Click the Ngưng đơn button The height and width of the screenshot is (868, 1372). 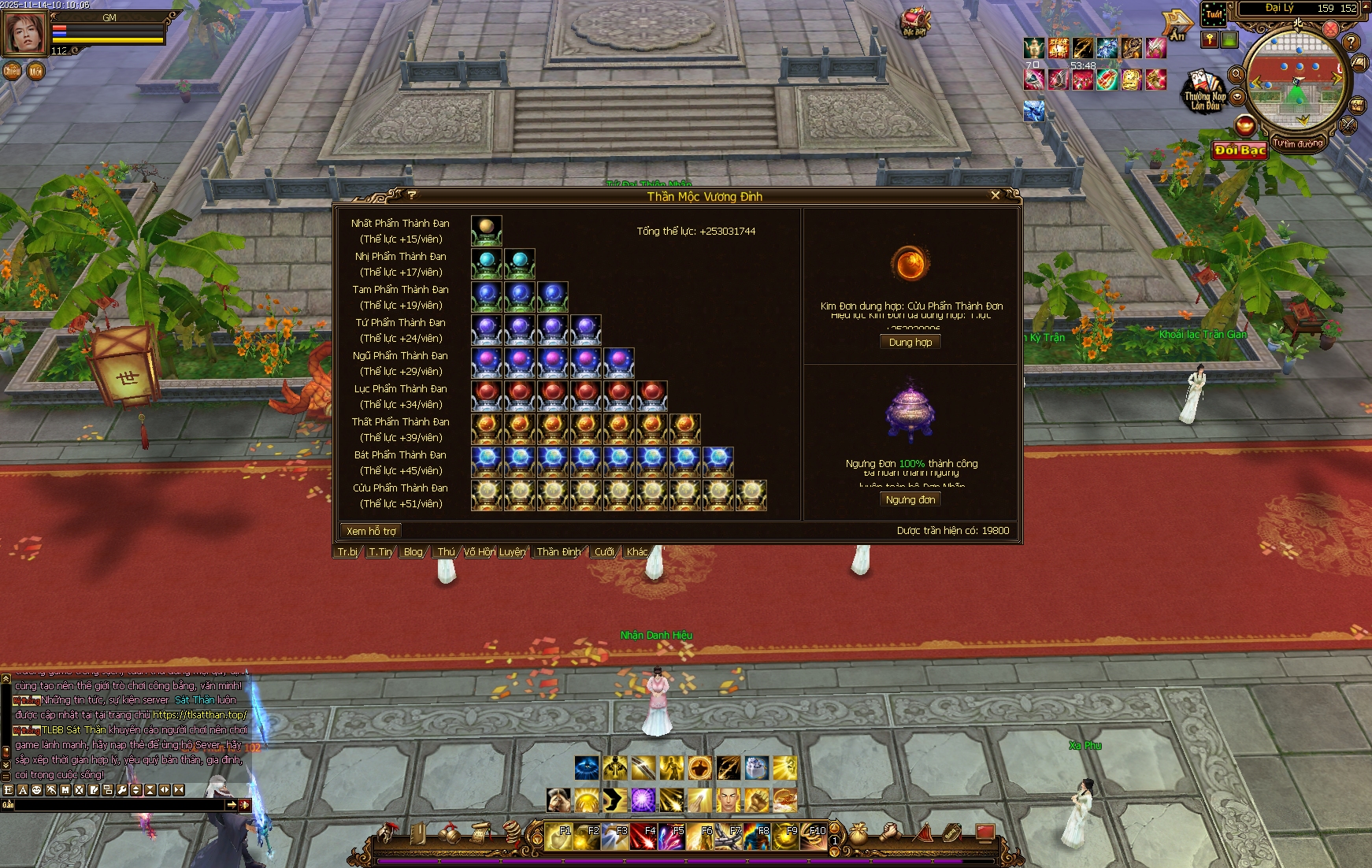[x=910, y=499]
